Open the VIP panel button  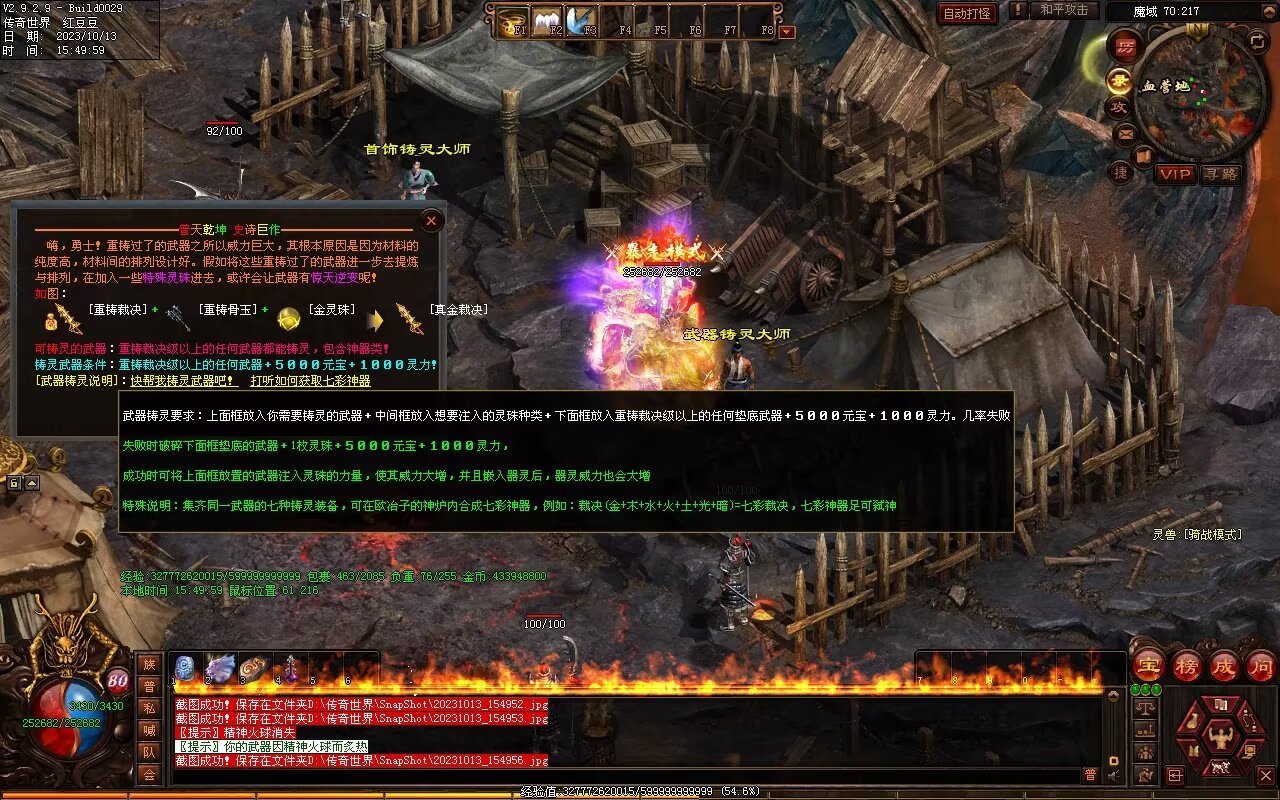pyautogui.click(x=1175, y=174)
